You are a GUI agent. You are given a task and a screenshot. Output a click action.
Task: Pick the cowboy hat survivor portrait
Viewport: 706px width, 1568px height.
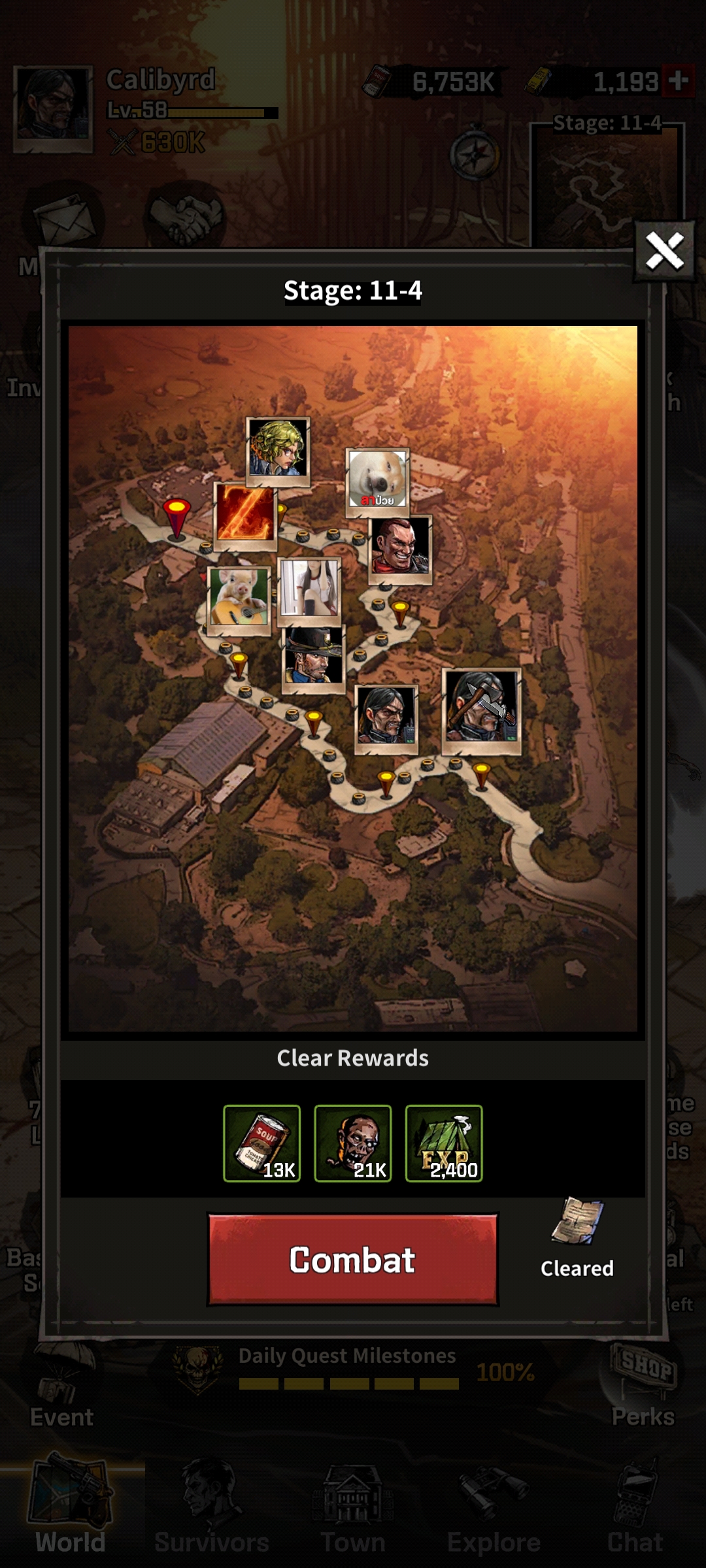coord(313,657)
